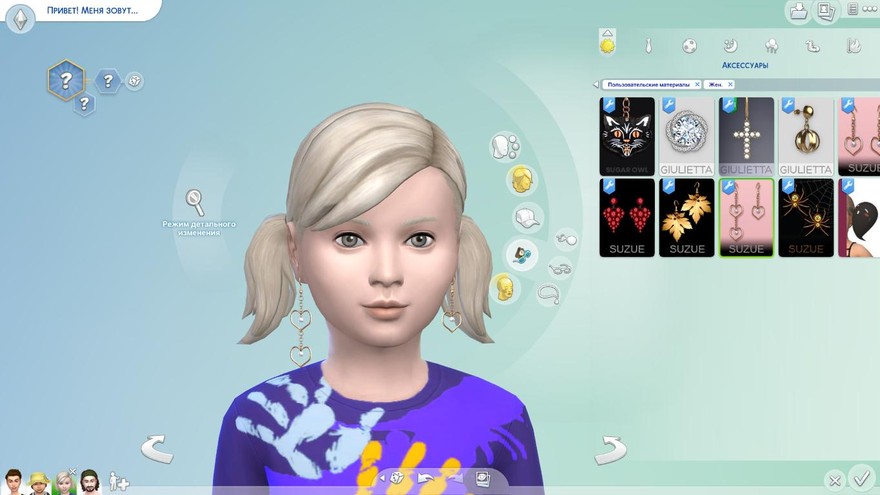Pick the red heart cluster earrings
Image resolution: width=880 pixels, height=495 pixels.
(627, 217)
